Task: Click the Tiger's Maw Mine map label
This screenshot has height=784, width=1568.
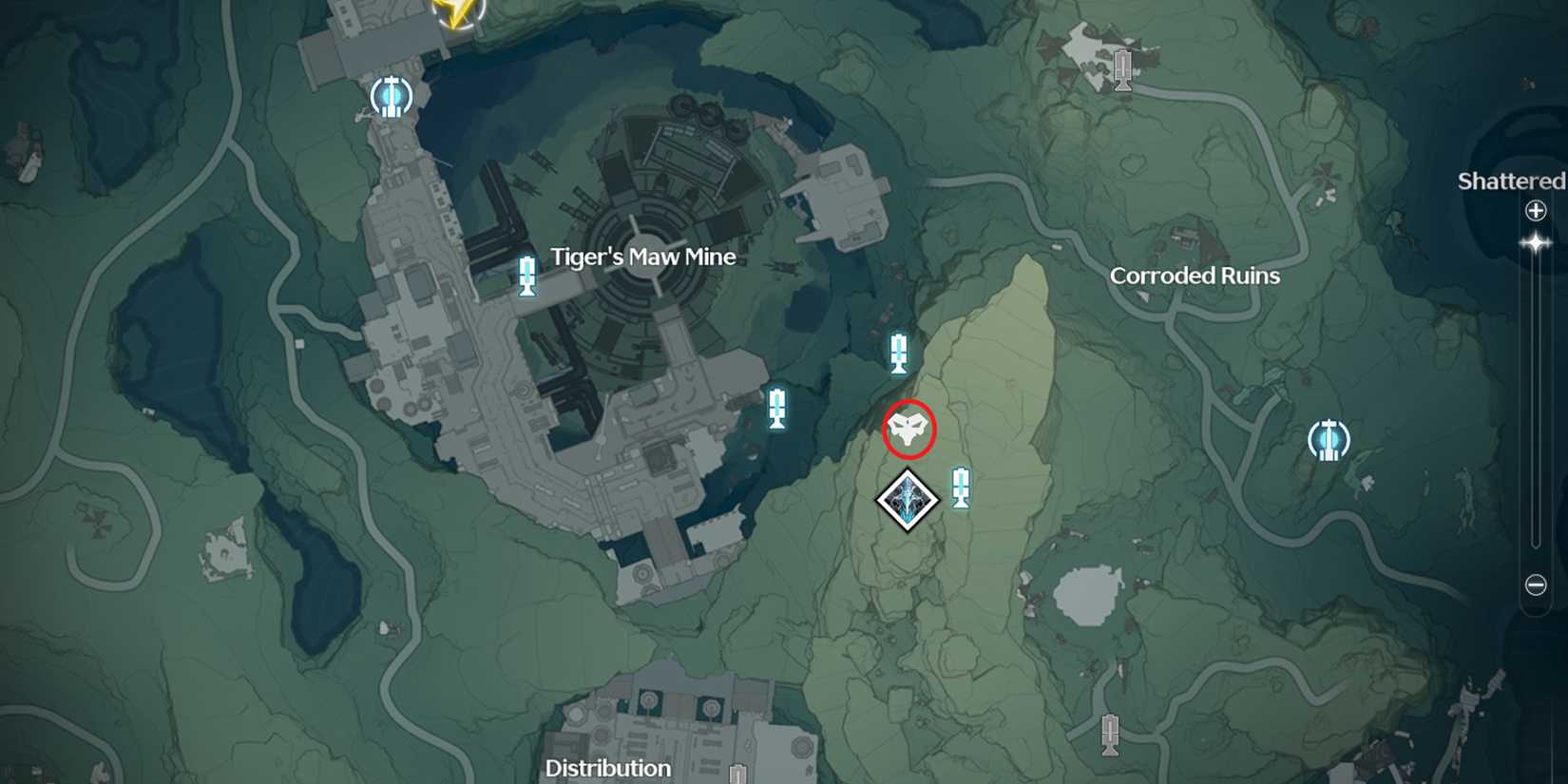Action: 644,257
